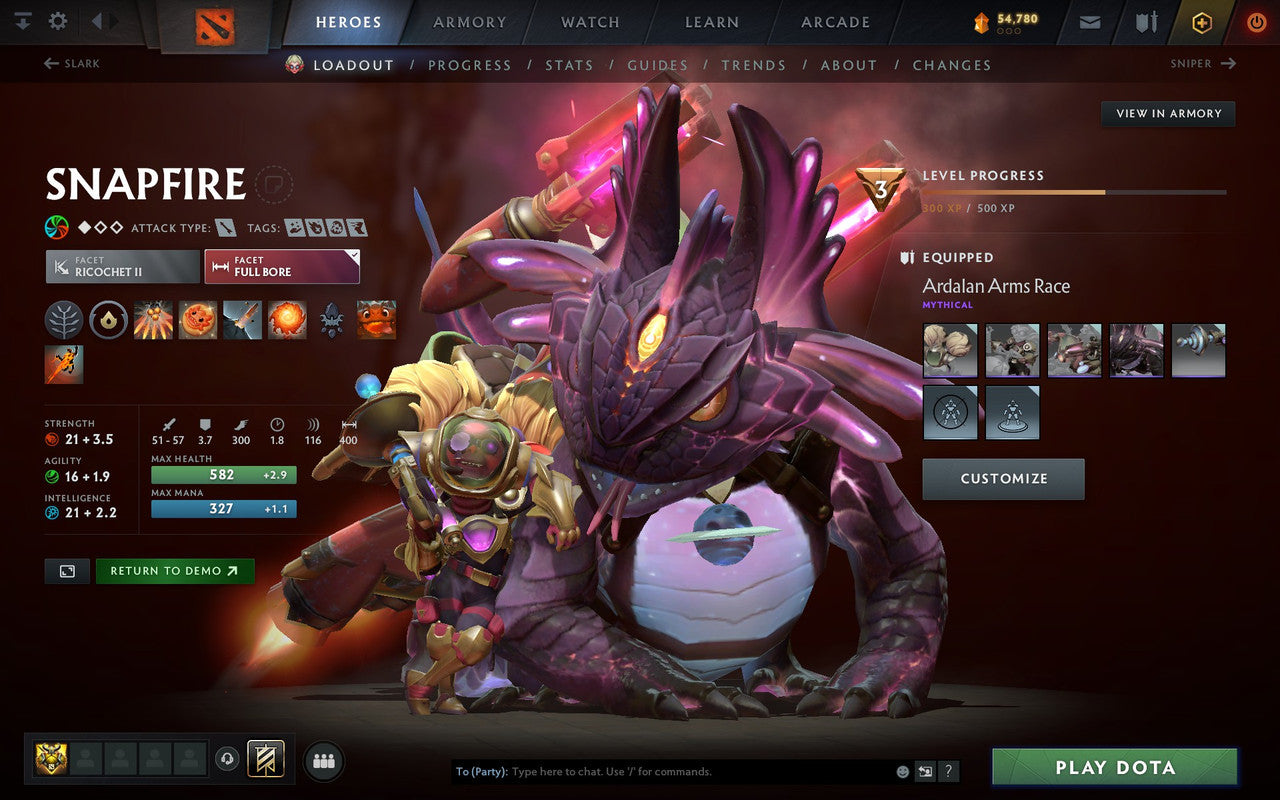The width and height of the screenshot is (1280, 800).
Task: Open the friends list icon near party slots
Action: tap(323, 760)
